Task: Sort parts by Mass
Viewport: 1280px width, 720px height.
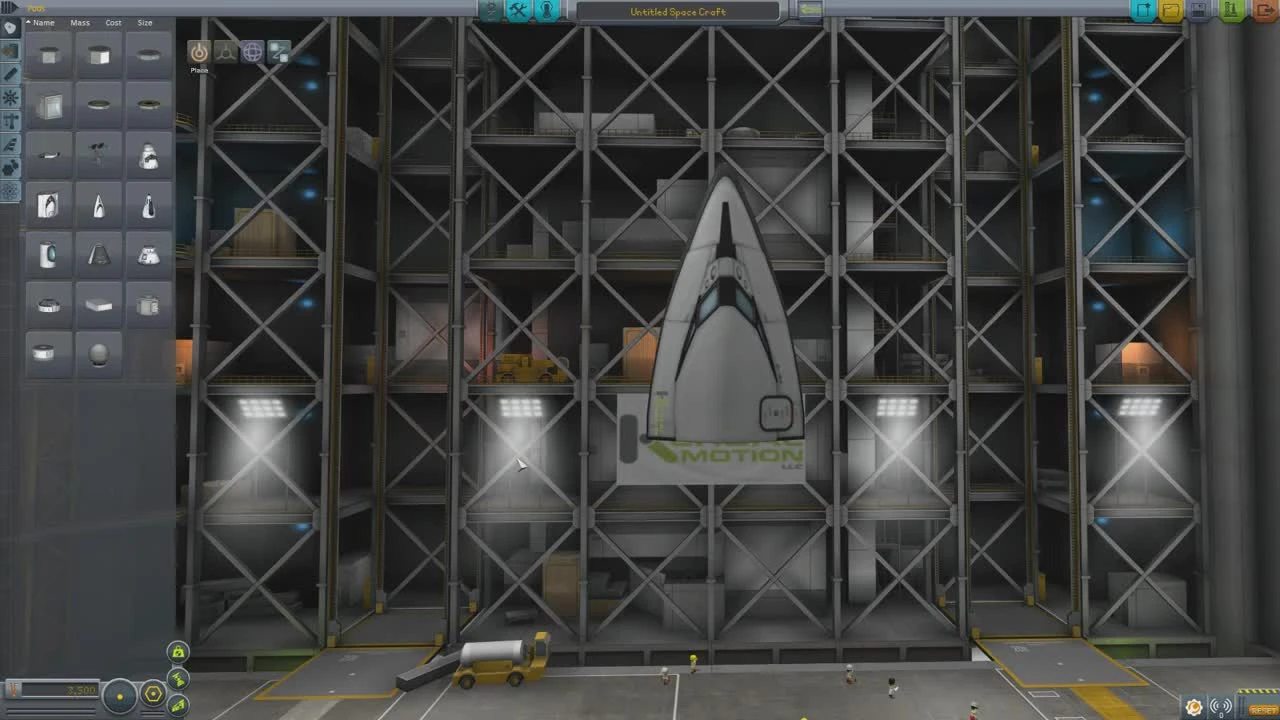Action: pyautogui.click(x=79, y=22)
